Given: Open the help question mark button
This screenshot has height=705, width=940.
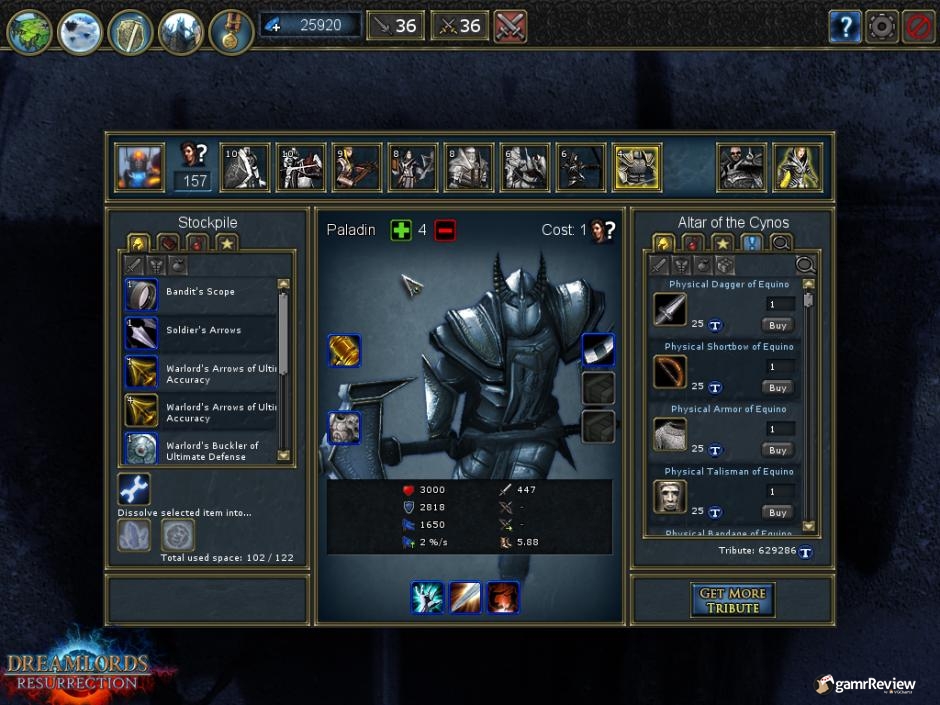Looking at the screenshot, I should [x=844, y=27].
